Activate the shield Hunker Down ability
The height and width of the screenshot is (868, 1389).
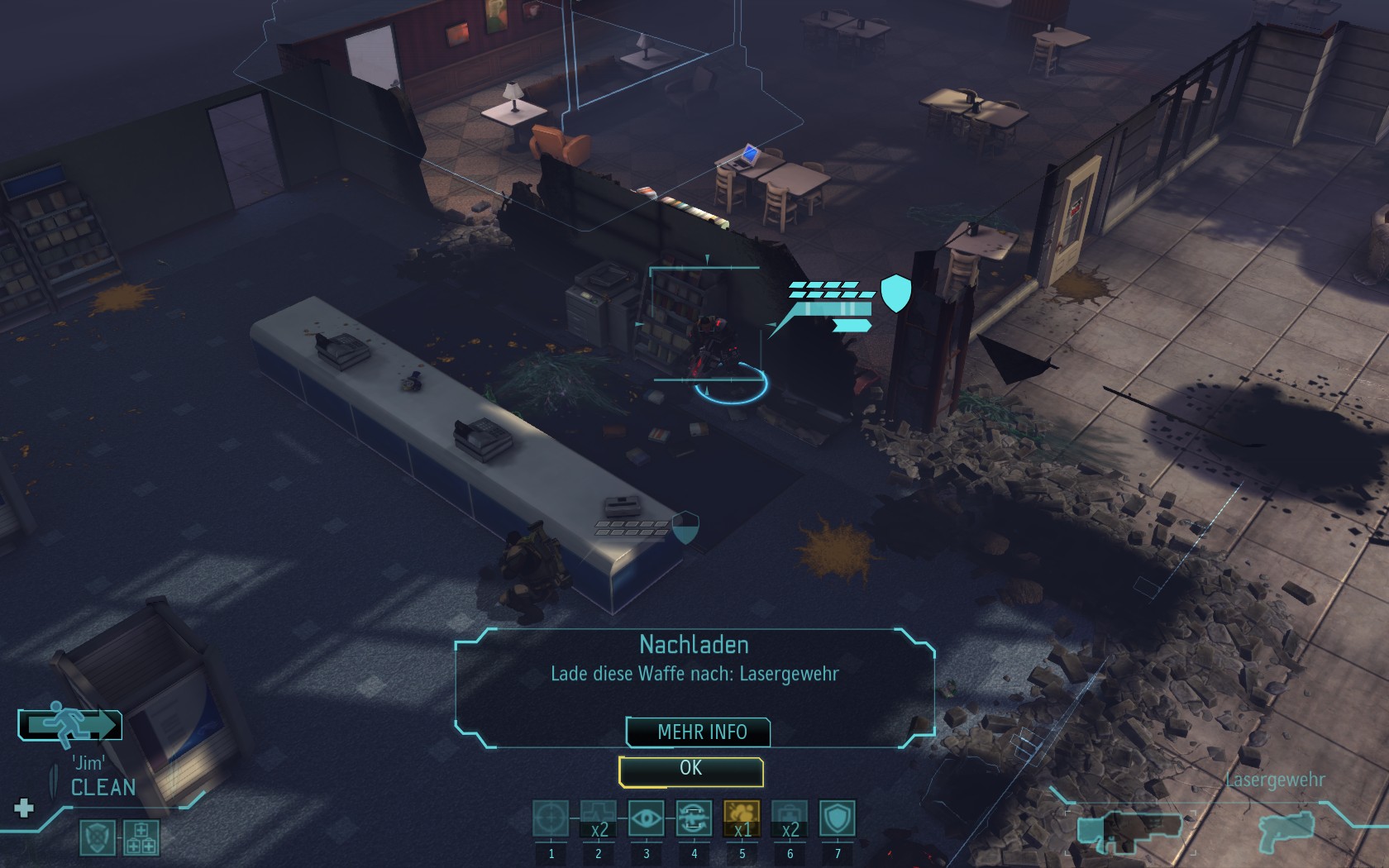(x=838, y=819)
